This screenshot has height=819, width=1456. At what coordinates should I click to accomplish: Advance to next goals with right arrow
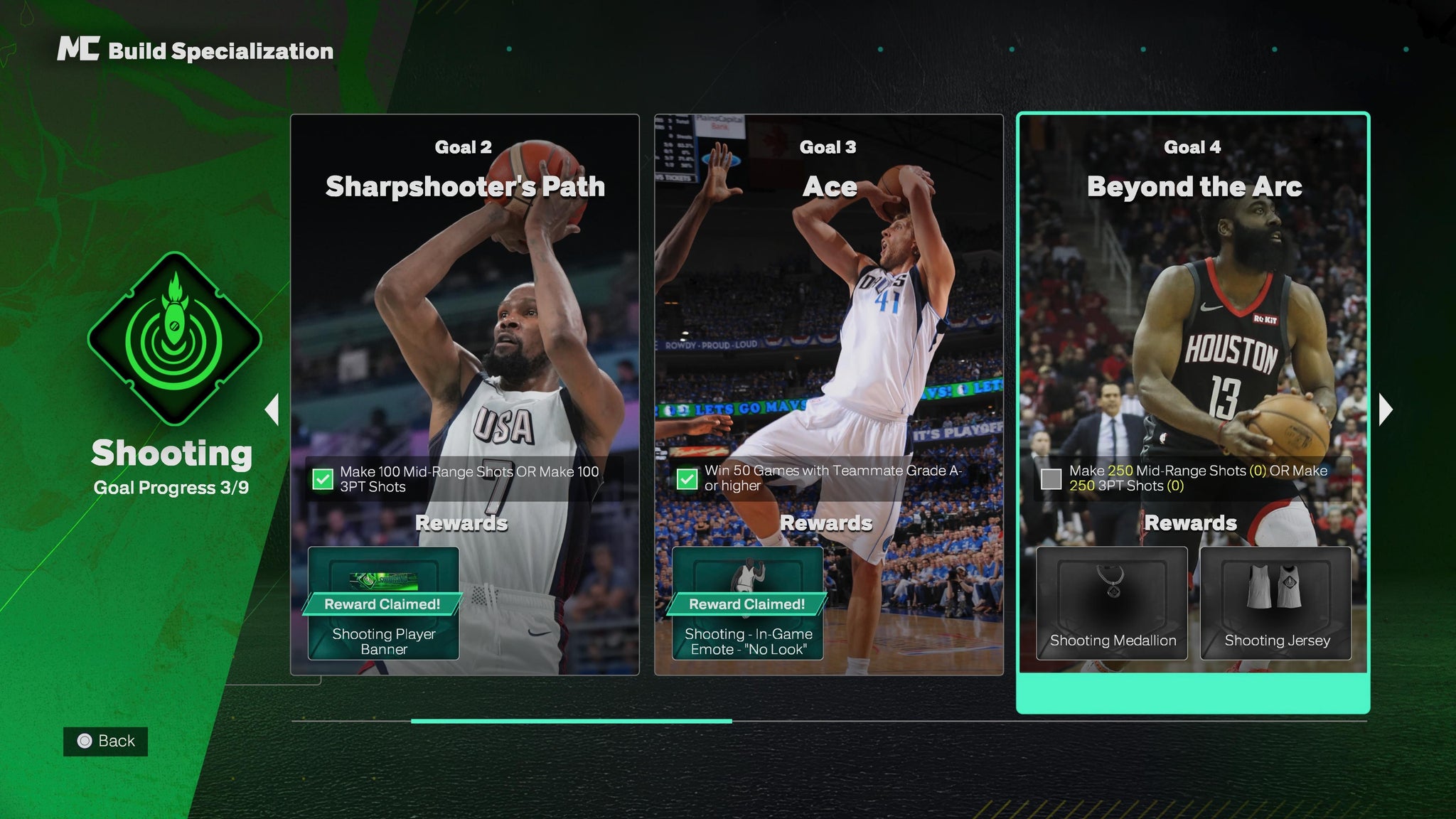tap(1386, 409)
